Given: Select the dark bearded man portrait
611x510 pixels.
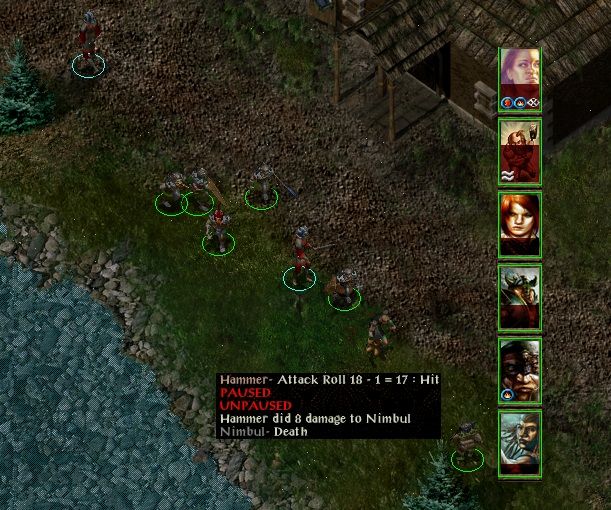Looking at the screenshot, I should (x=520, y=369).
